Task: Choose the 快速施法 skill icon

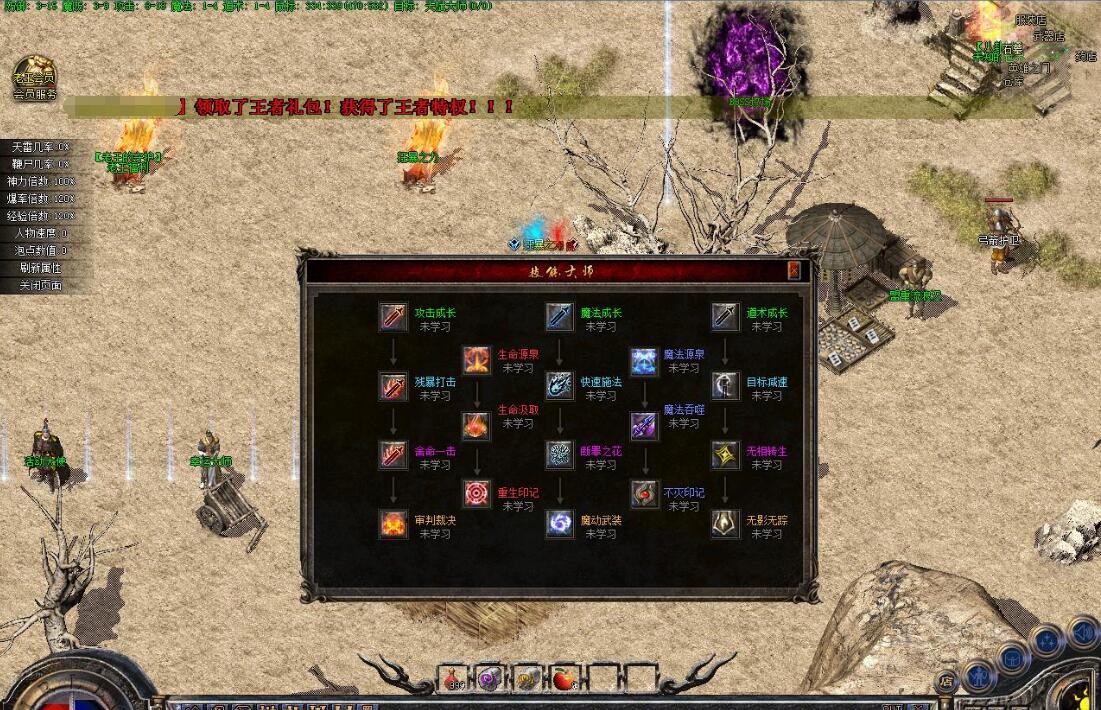Action: (559, 386)
